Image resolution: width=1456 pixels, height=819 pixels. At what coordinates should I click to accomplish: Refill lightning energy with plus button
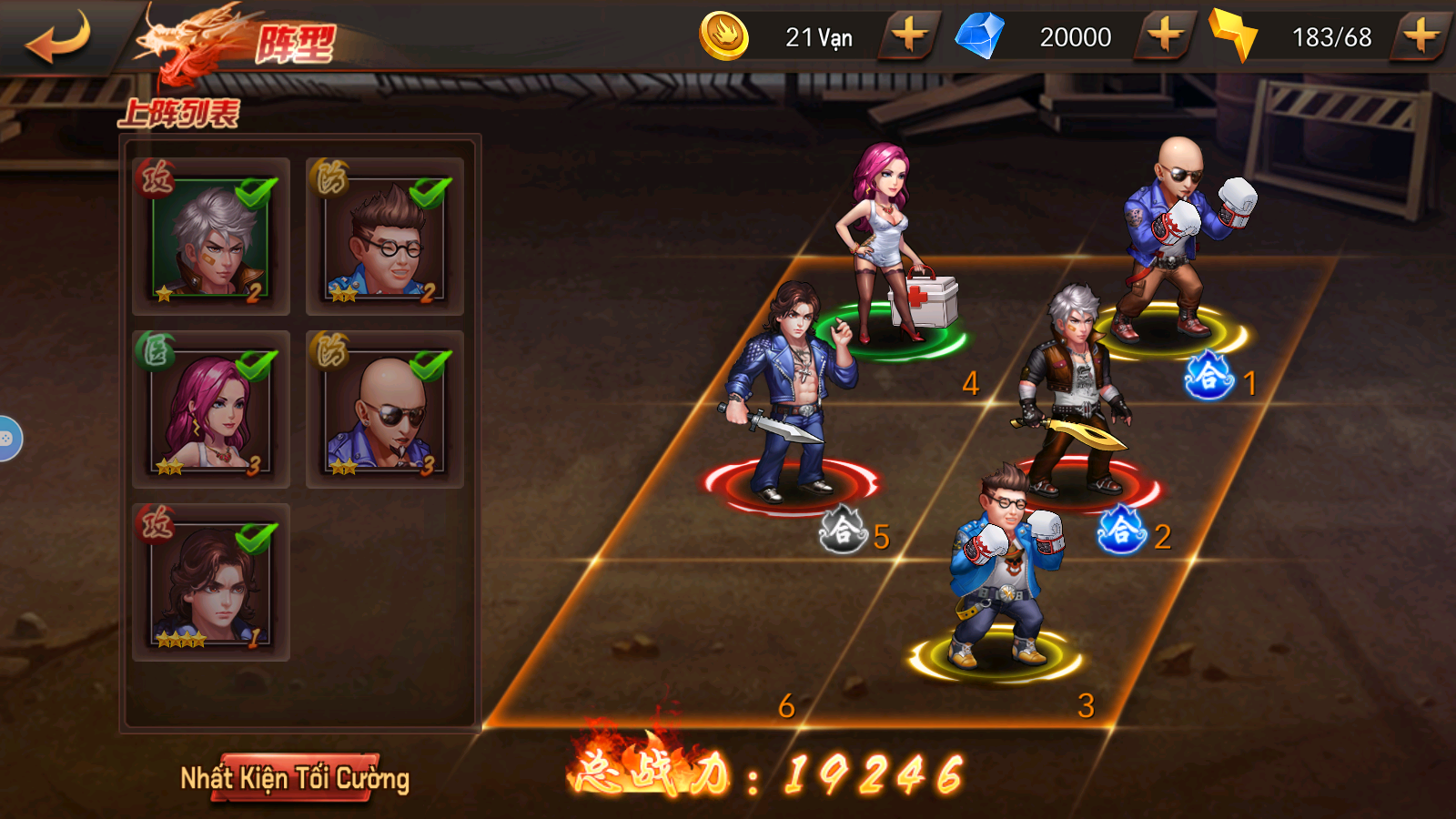[x=1421, y=37]
